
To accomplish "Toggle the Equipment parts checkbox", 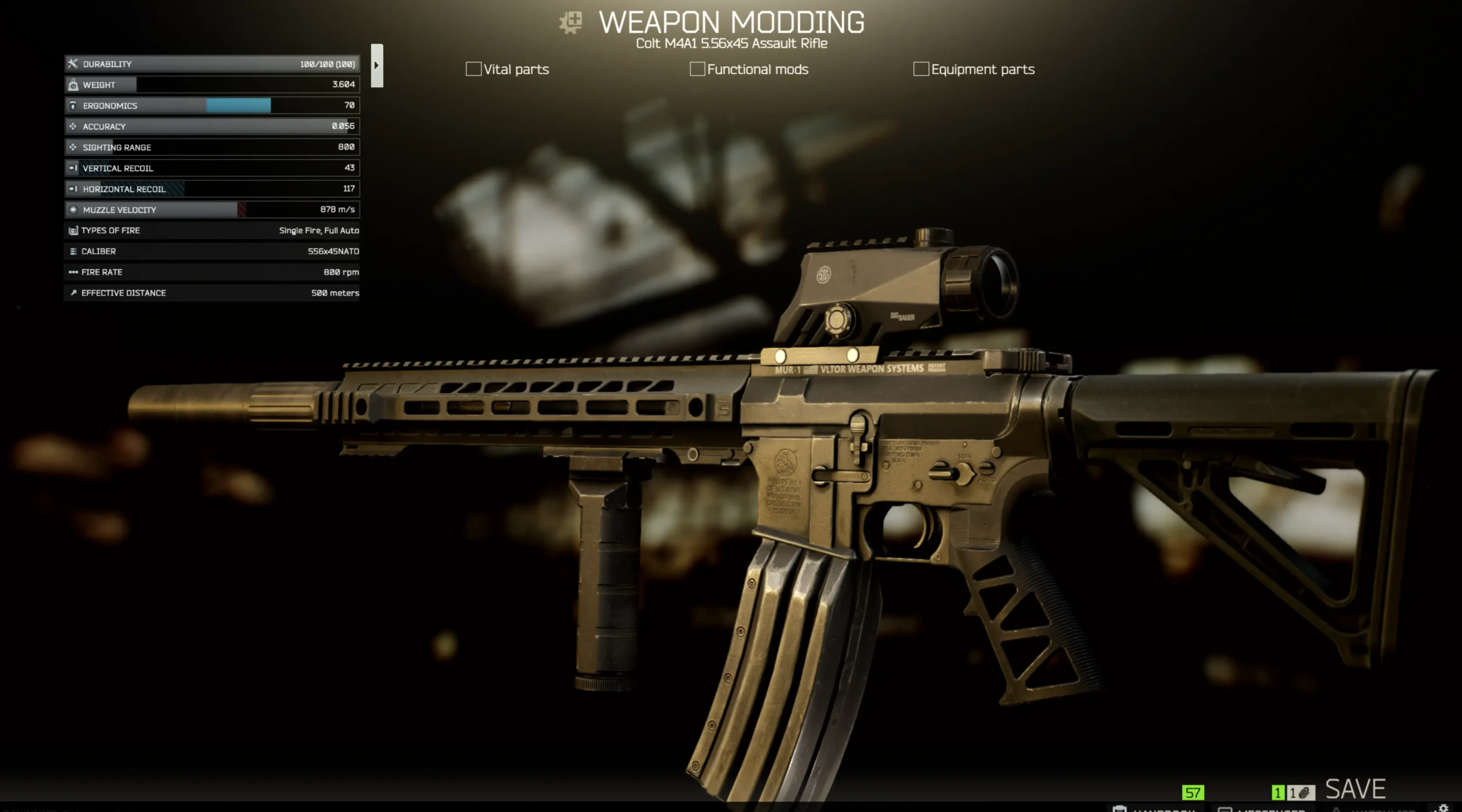I will pos(921,69).
